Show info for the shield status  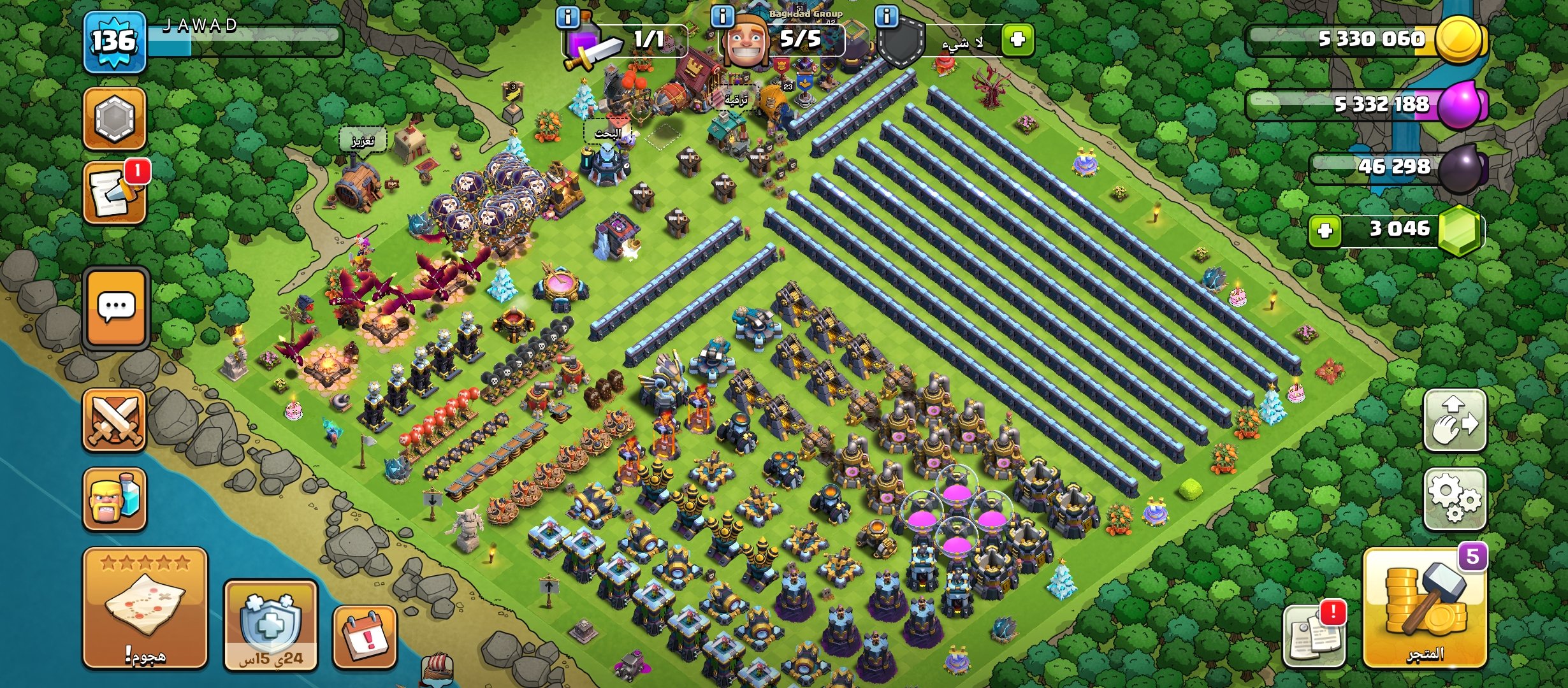tap(886, 15)
